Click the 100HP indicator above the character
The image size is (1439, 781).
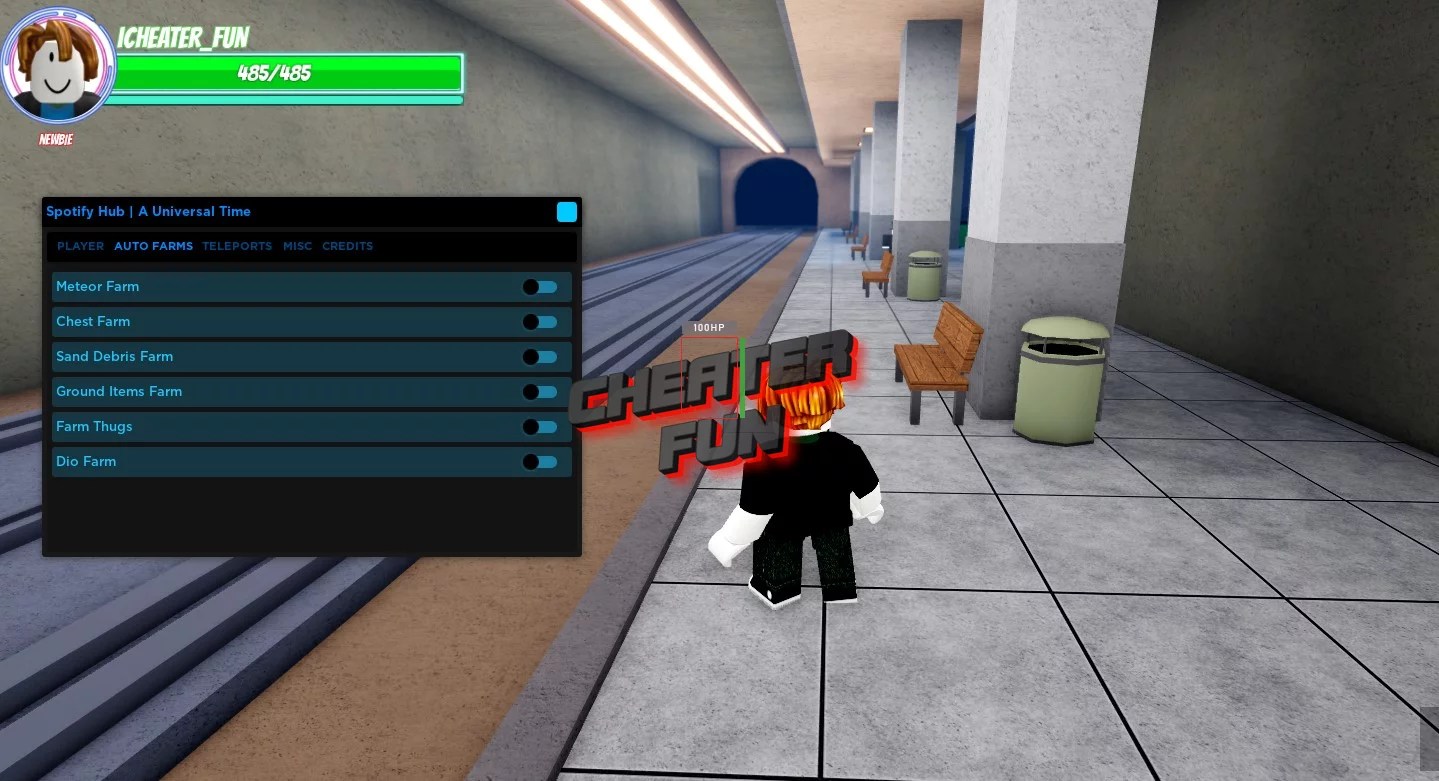click(x=708, y=327)
